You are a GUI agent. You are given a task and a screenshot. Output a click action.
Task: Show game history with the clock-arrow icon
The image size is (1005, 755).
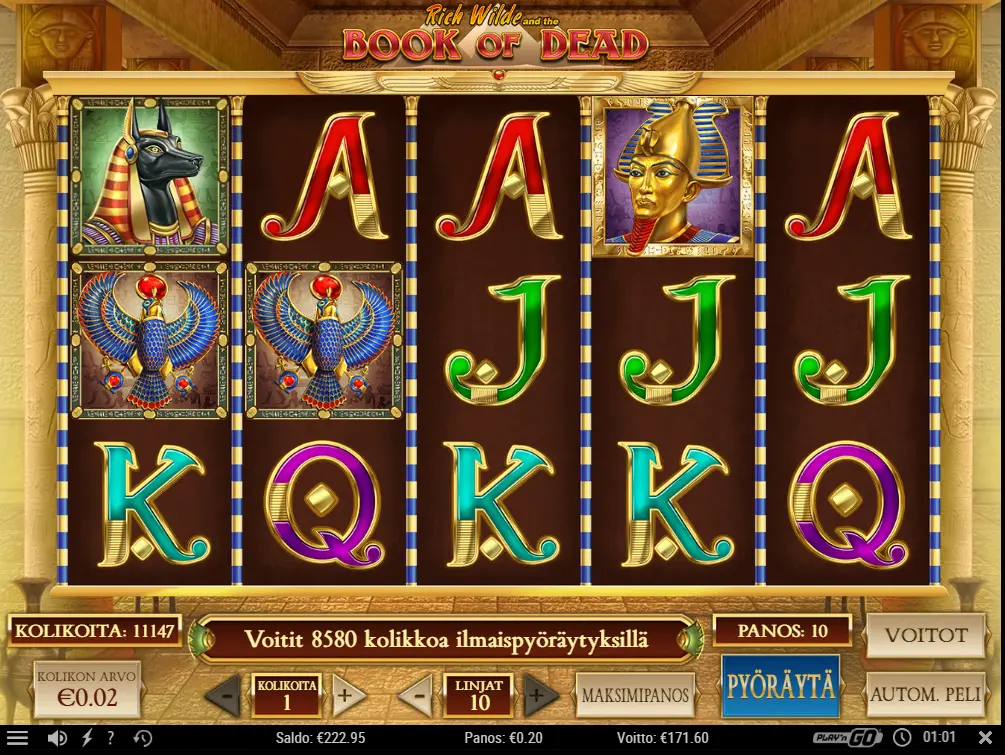coord(143,739)
